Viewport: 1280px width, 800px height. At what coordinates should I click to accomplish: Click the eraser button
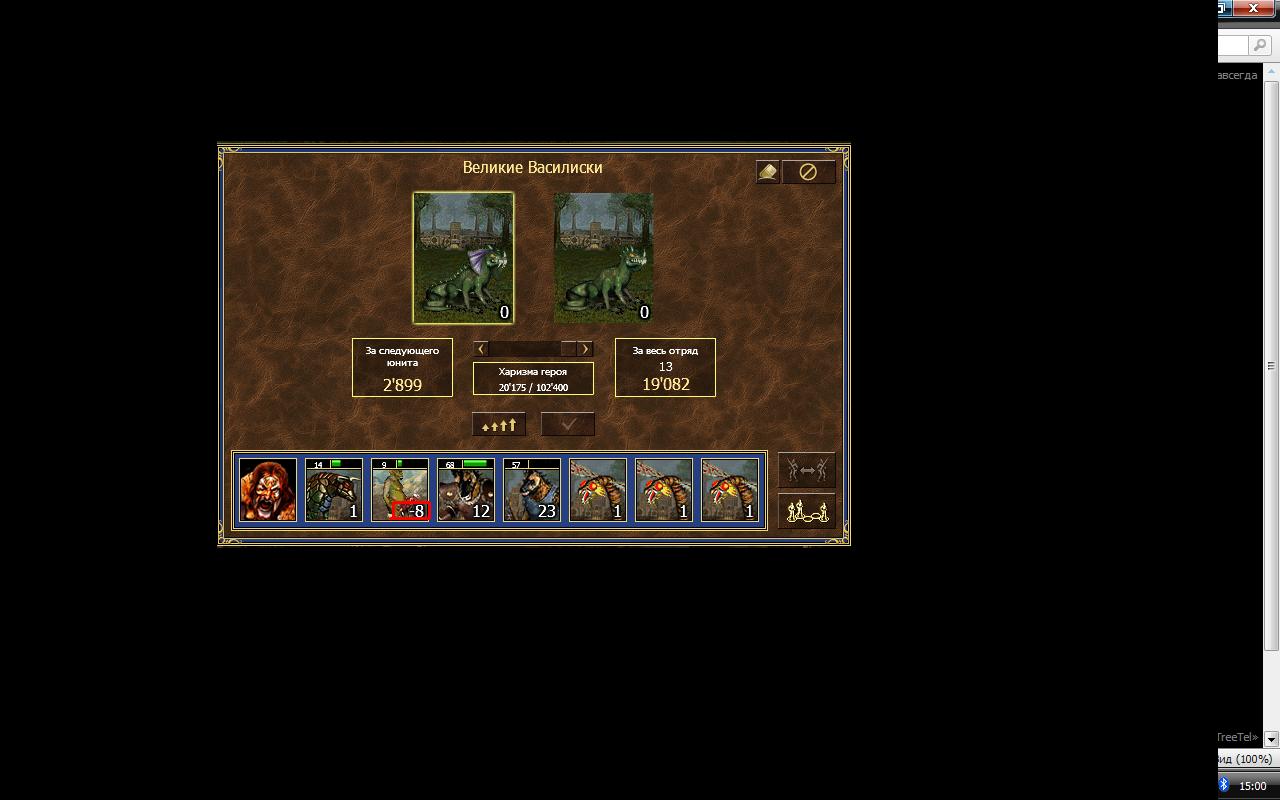(x=767, y=172)
